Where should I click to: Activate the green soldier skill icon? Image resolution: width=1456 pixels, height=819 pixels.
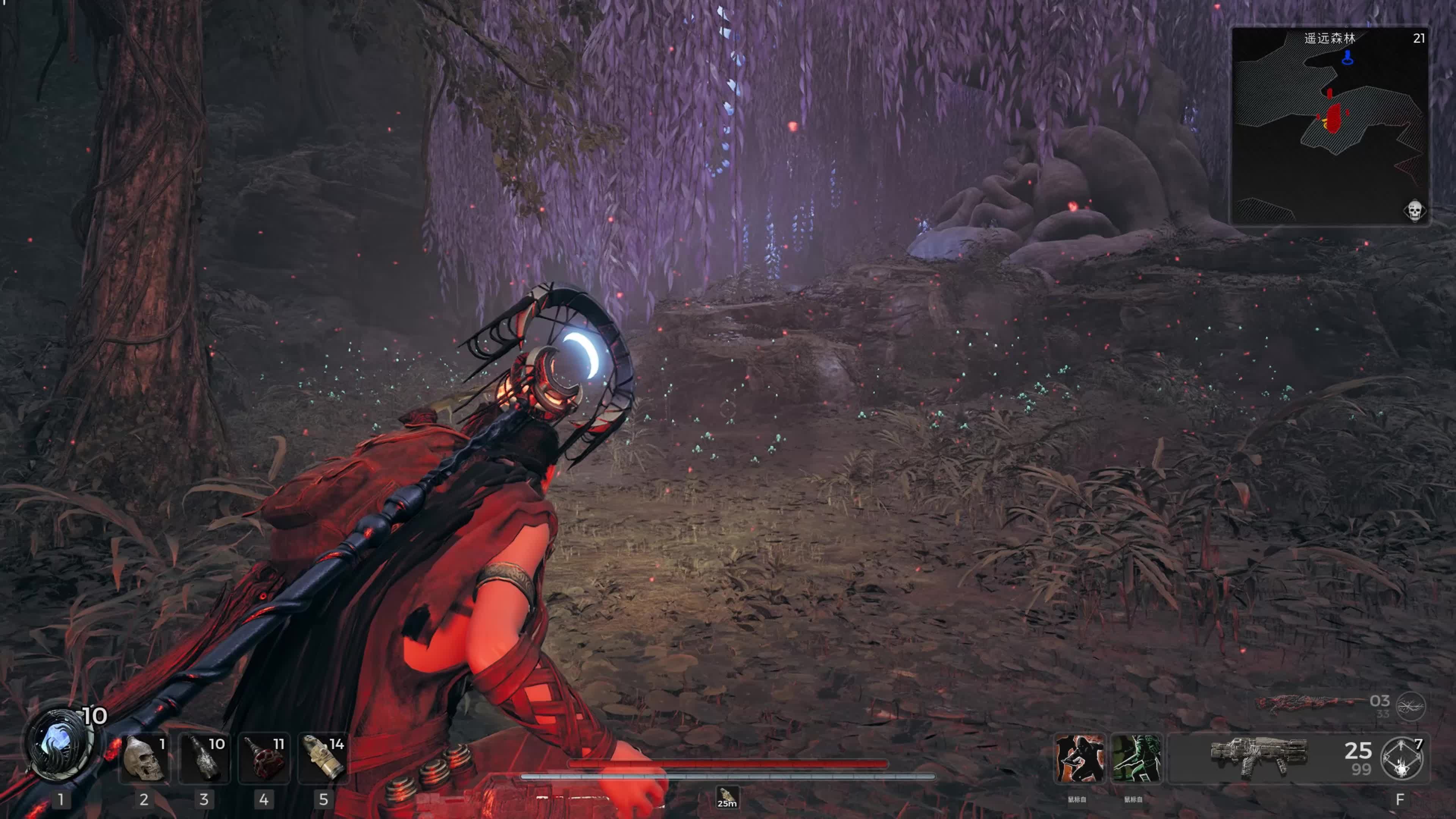tap(1136, 758)
